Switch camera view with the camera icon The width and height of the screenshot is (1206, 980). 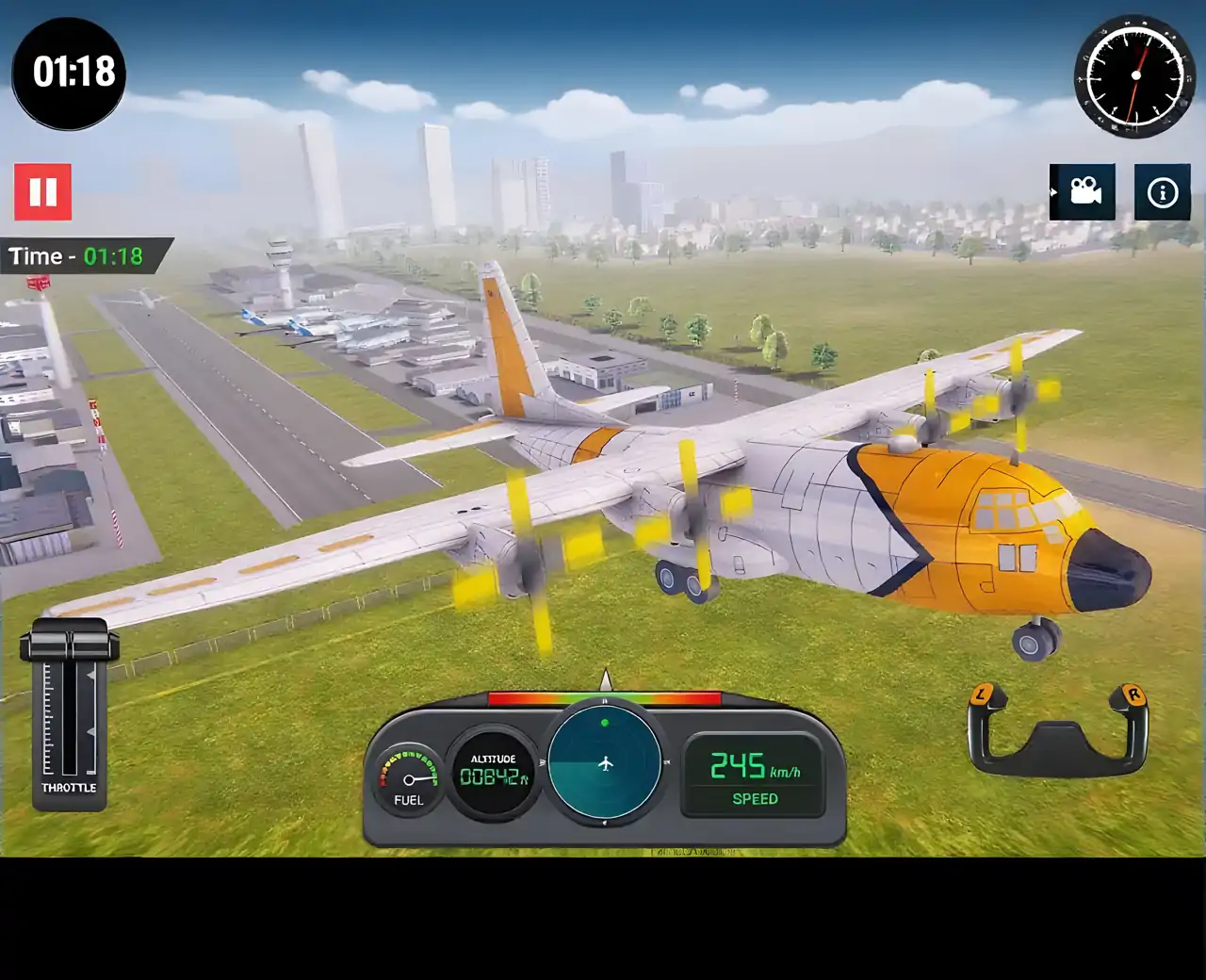point(1083,192)
